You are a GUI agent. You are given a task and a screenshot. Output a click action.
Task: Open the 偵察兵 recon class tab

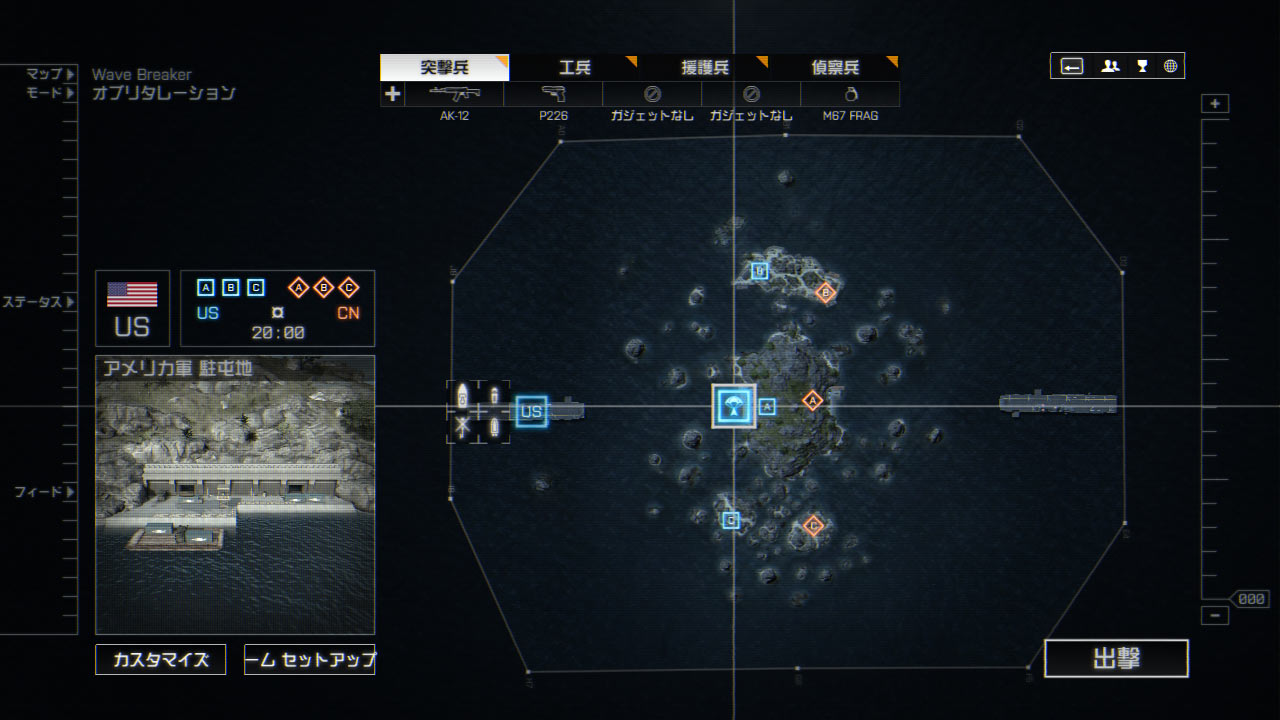834,68
